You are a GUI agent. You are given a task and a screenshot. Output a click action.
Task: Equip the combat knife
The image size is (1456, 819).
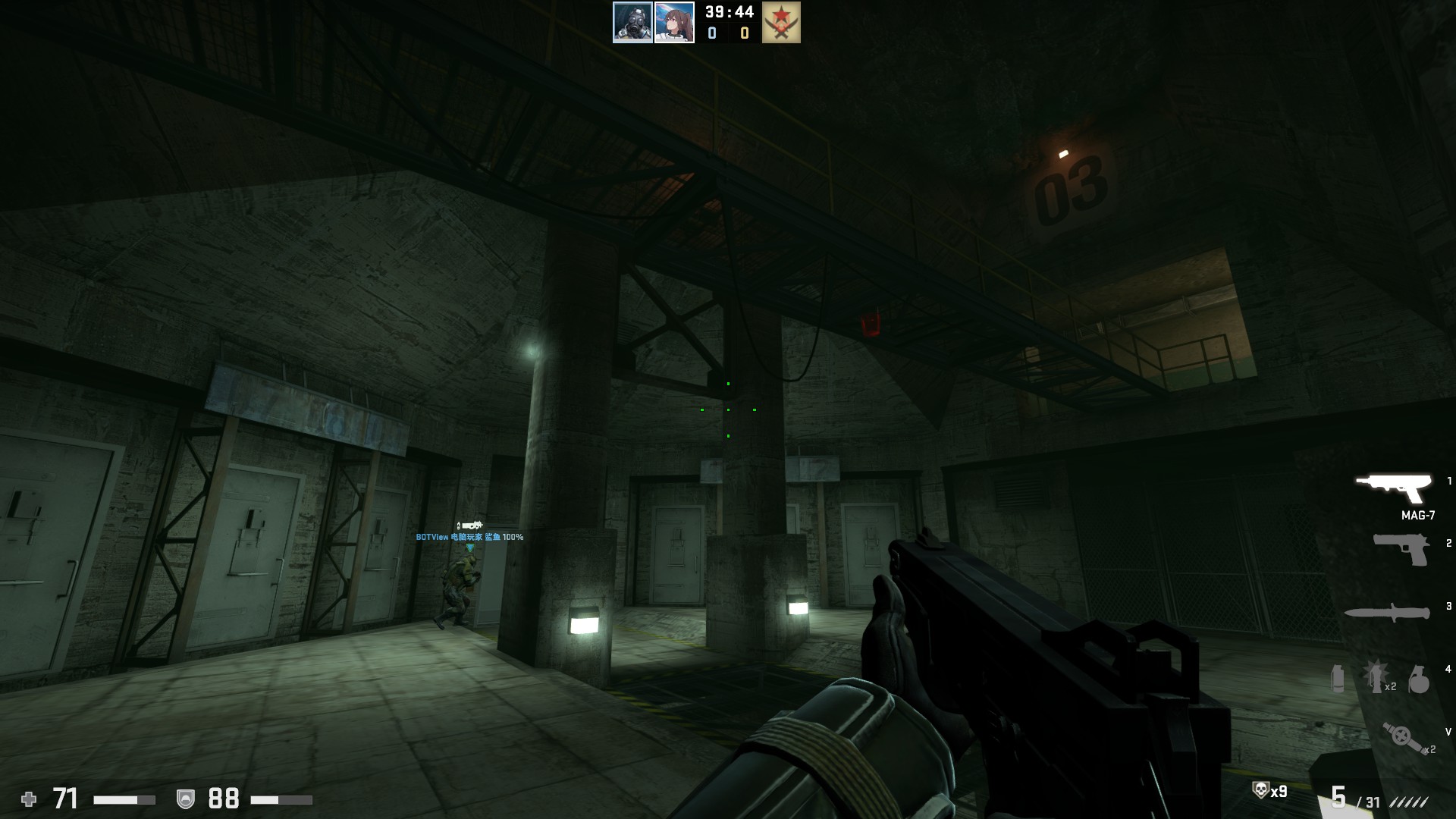click(x=1387, y=613)
